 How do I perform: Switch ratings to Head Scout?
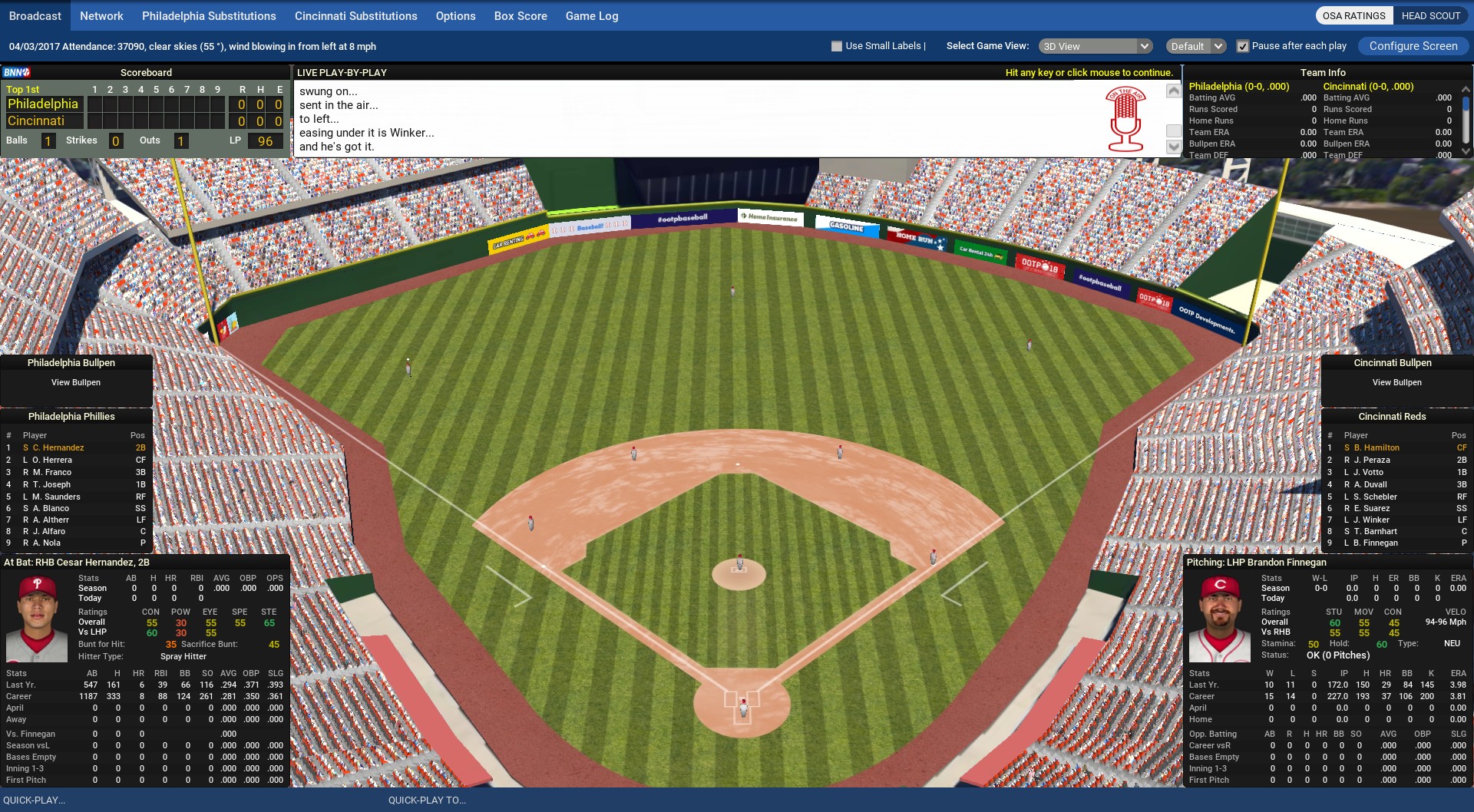tap(1430, 16)
